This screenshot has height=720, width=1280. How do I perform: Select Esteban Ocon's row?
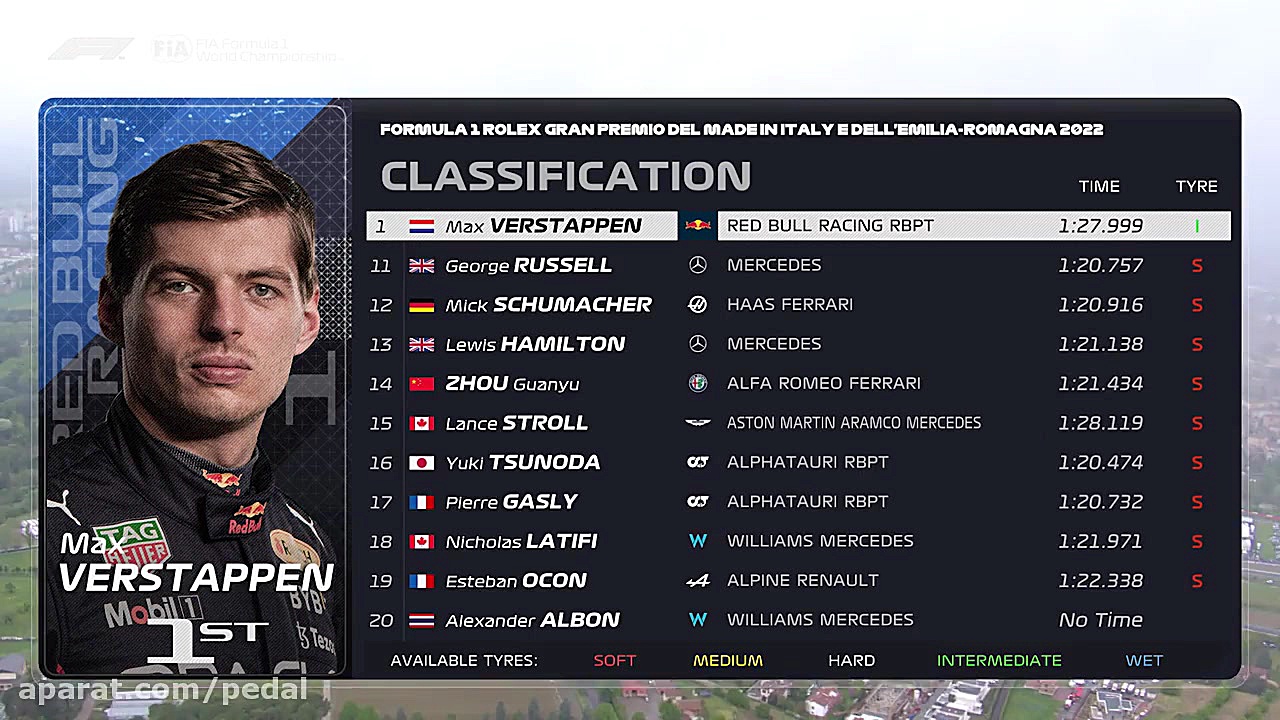pos(798,581)
